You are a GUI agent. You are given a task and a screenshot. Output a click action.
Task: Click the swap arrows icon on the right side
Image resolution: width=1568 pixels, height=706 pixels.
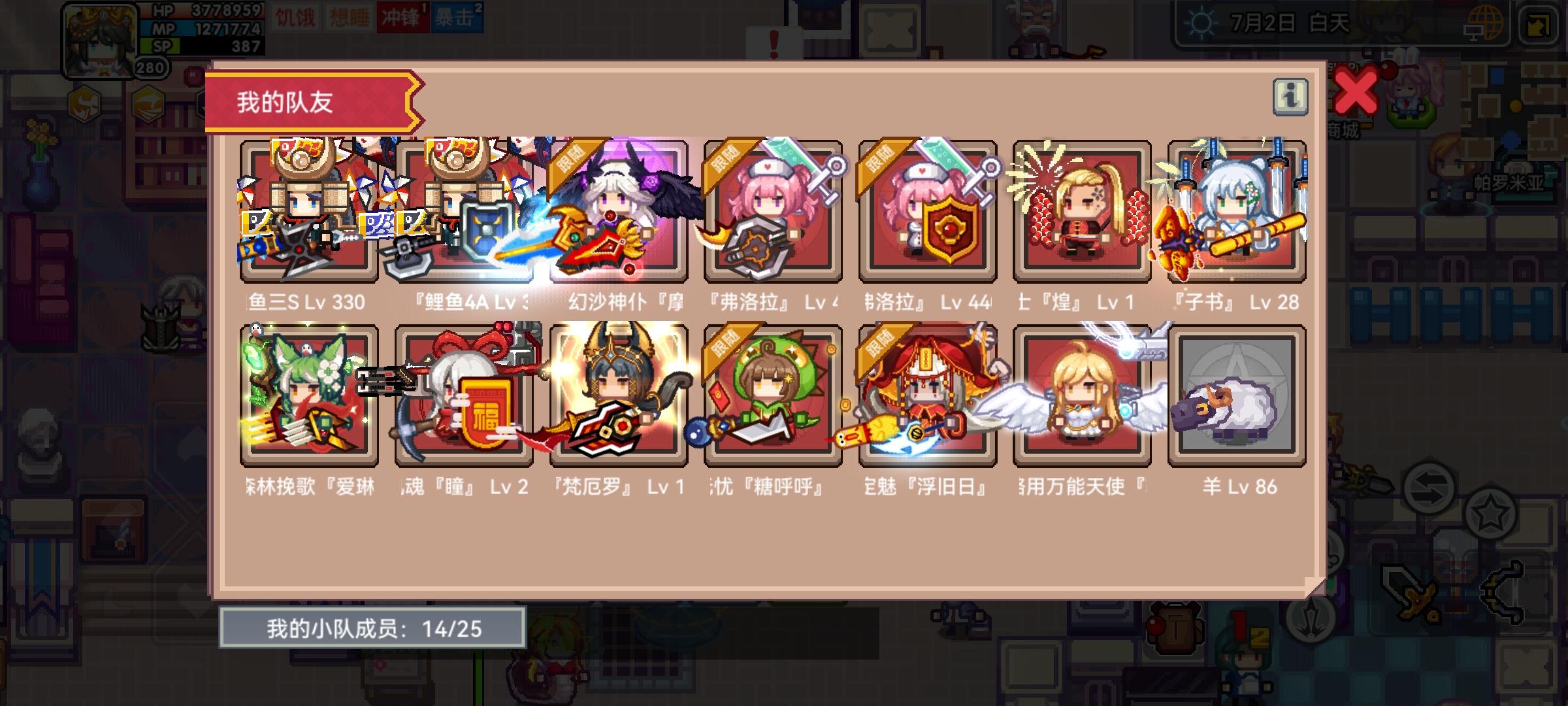[1429, 486]
